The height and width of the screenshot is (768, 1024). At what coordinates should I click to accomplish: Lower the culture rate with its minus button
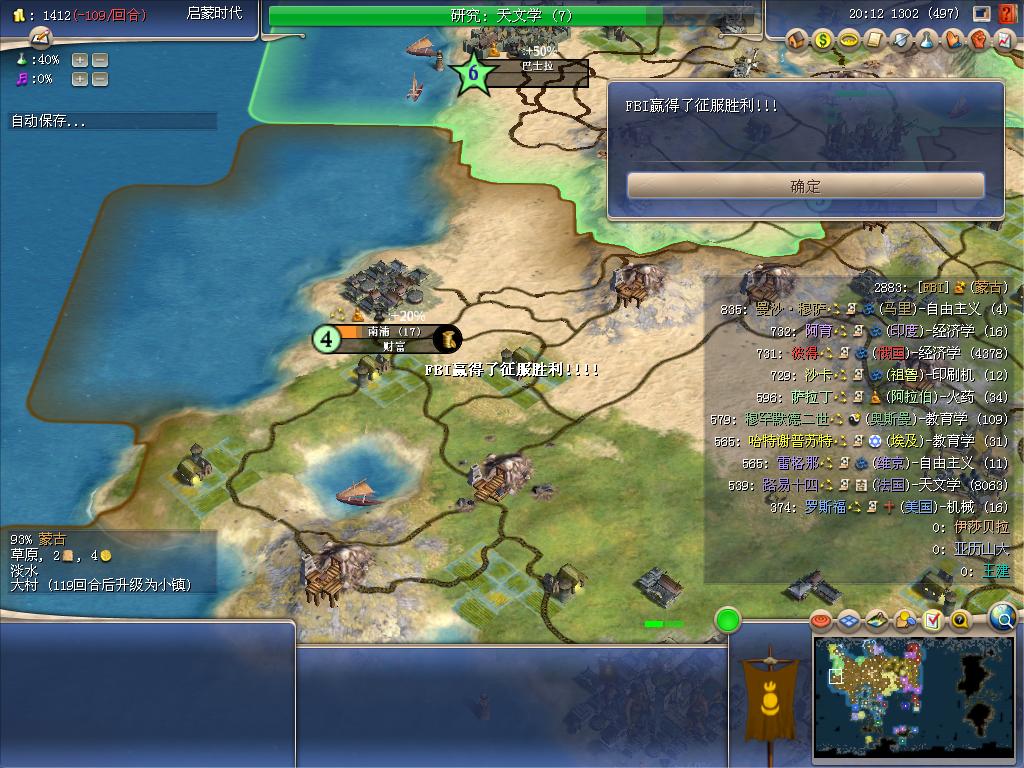(99, 79)
